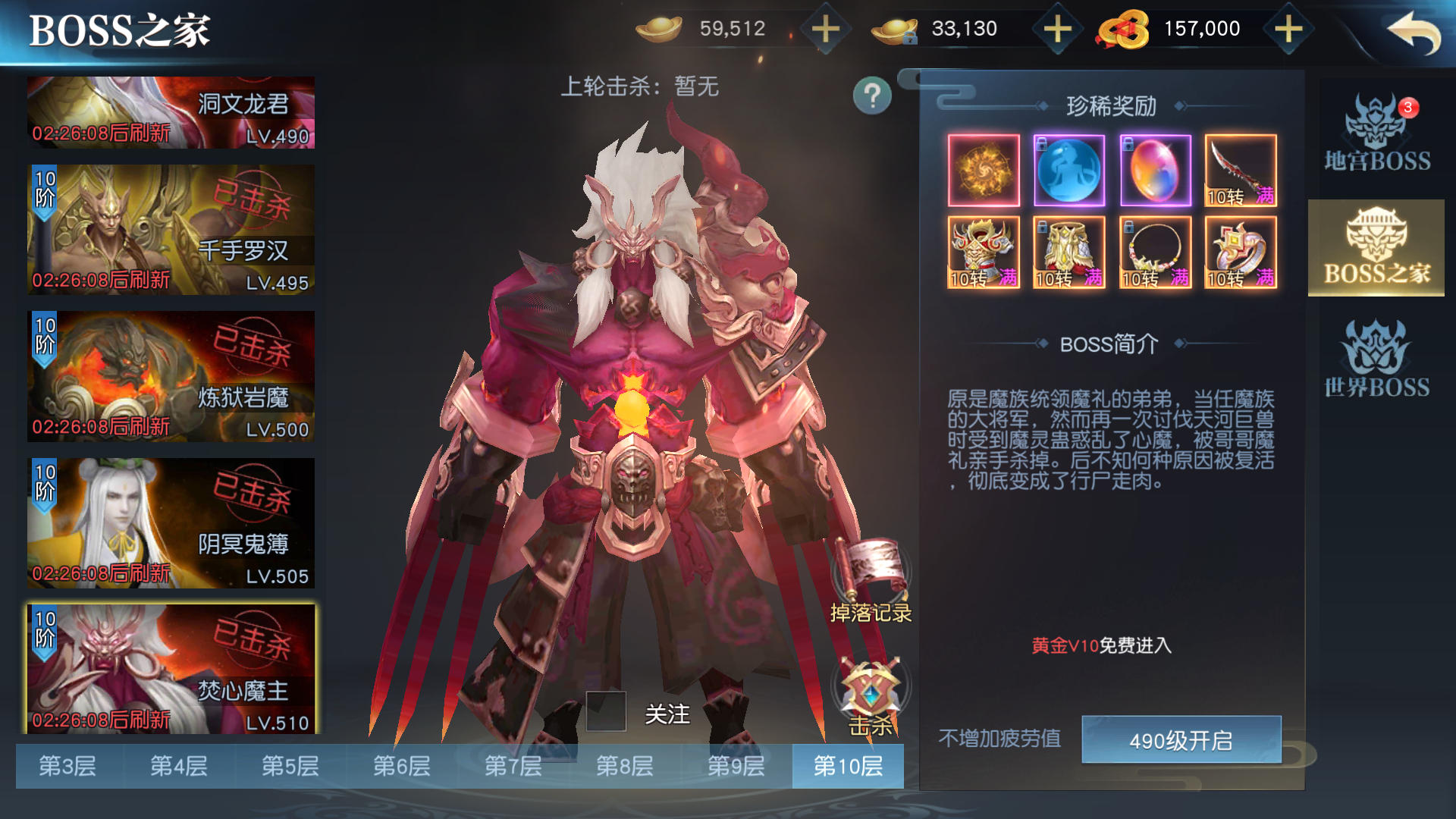This screenshot has width=1456, height=819.
Task: Select the 第10层 floor tab
Action: [x=848, y=766]
